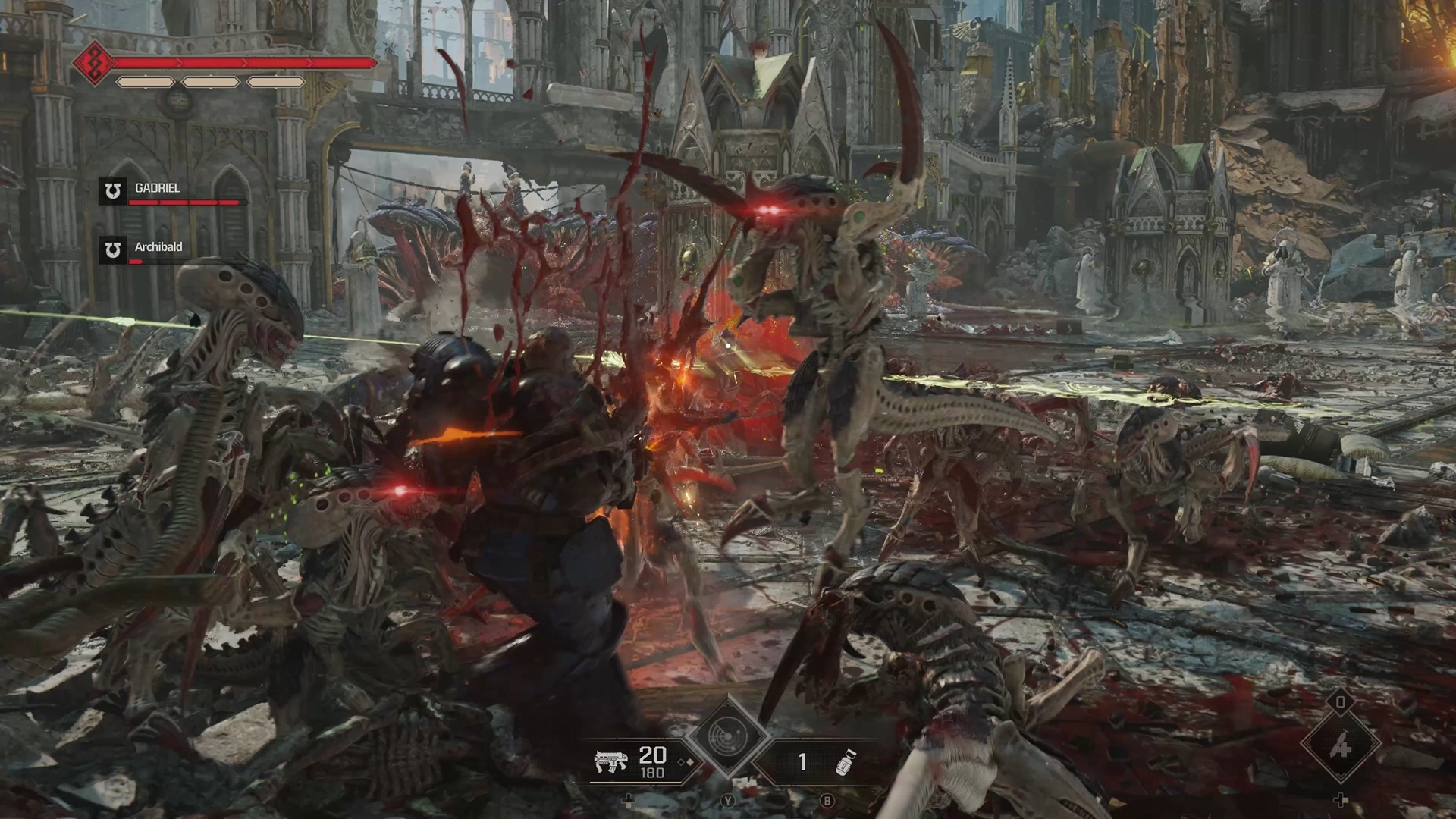The image size is (1456, 819).
Task: Click the red diamond player emblem
Action: click(94, 62)
